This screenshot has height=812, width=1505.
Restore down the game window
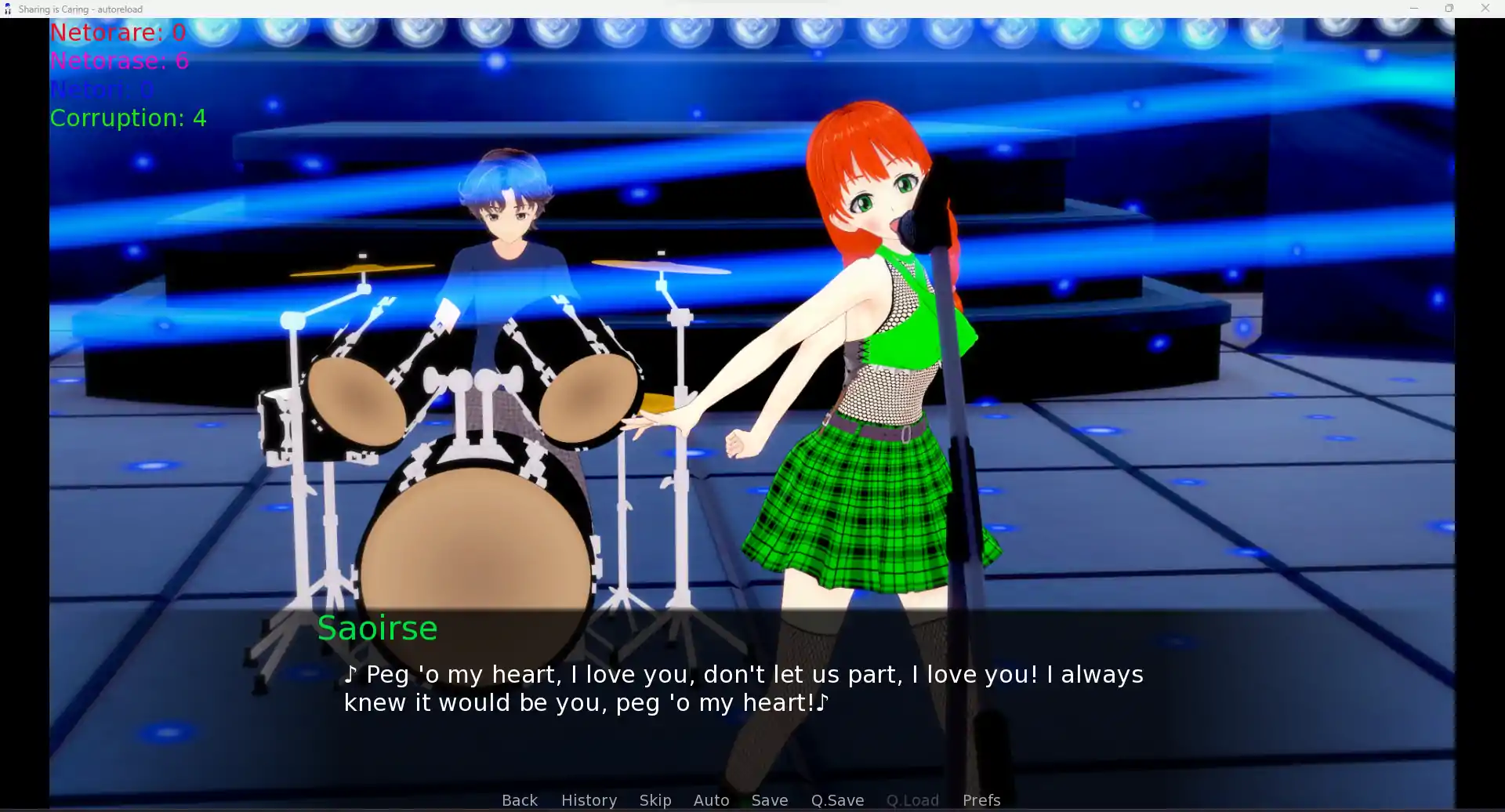point(1449,9)
